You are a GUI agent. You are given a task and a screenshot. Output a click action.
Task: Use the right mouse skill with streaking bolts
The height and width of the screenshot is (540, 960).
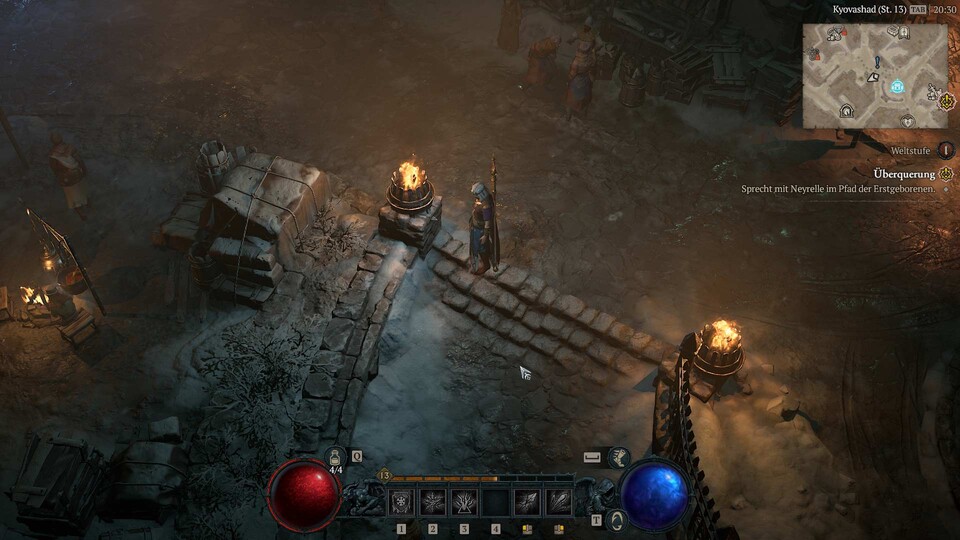tap(559, 502)
